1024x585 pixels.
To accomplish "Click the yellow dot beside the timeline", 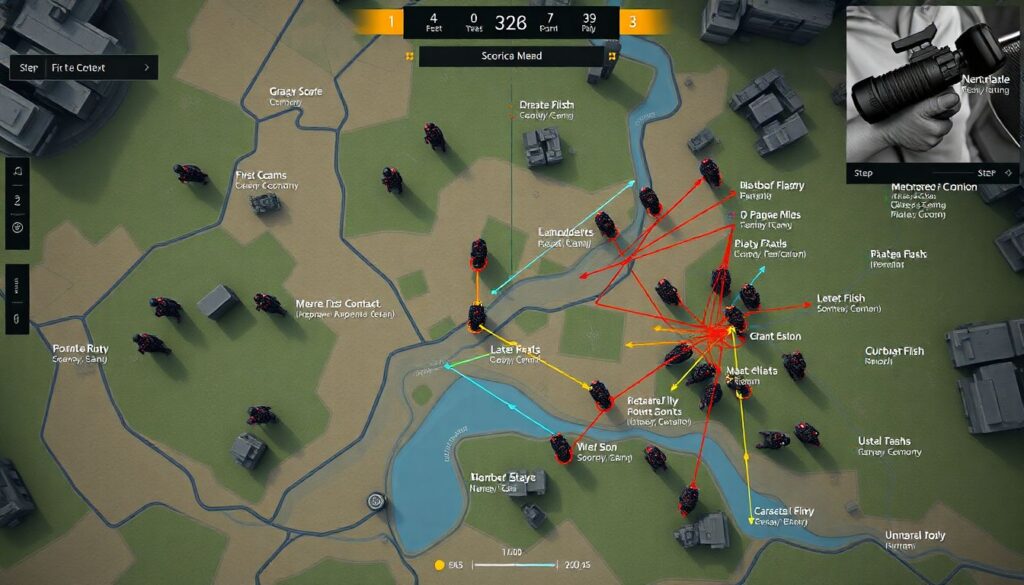I will point(438,565).
